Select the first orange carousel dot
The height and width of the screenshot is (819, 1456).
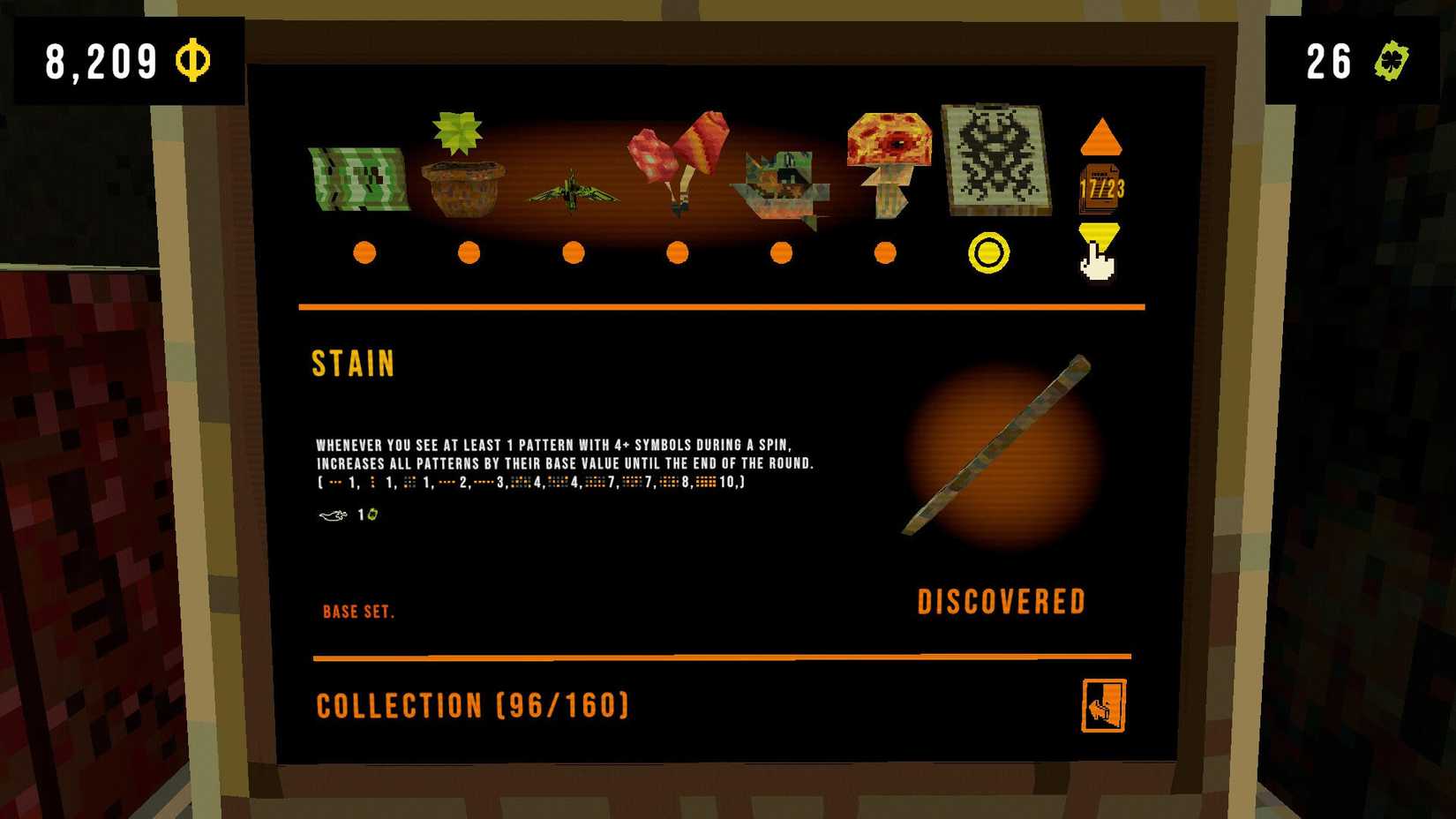tap(365, 253)
